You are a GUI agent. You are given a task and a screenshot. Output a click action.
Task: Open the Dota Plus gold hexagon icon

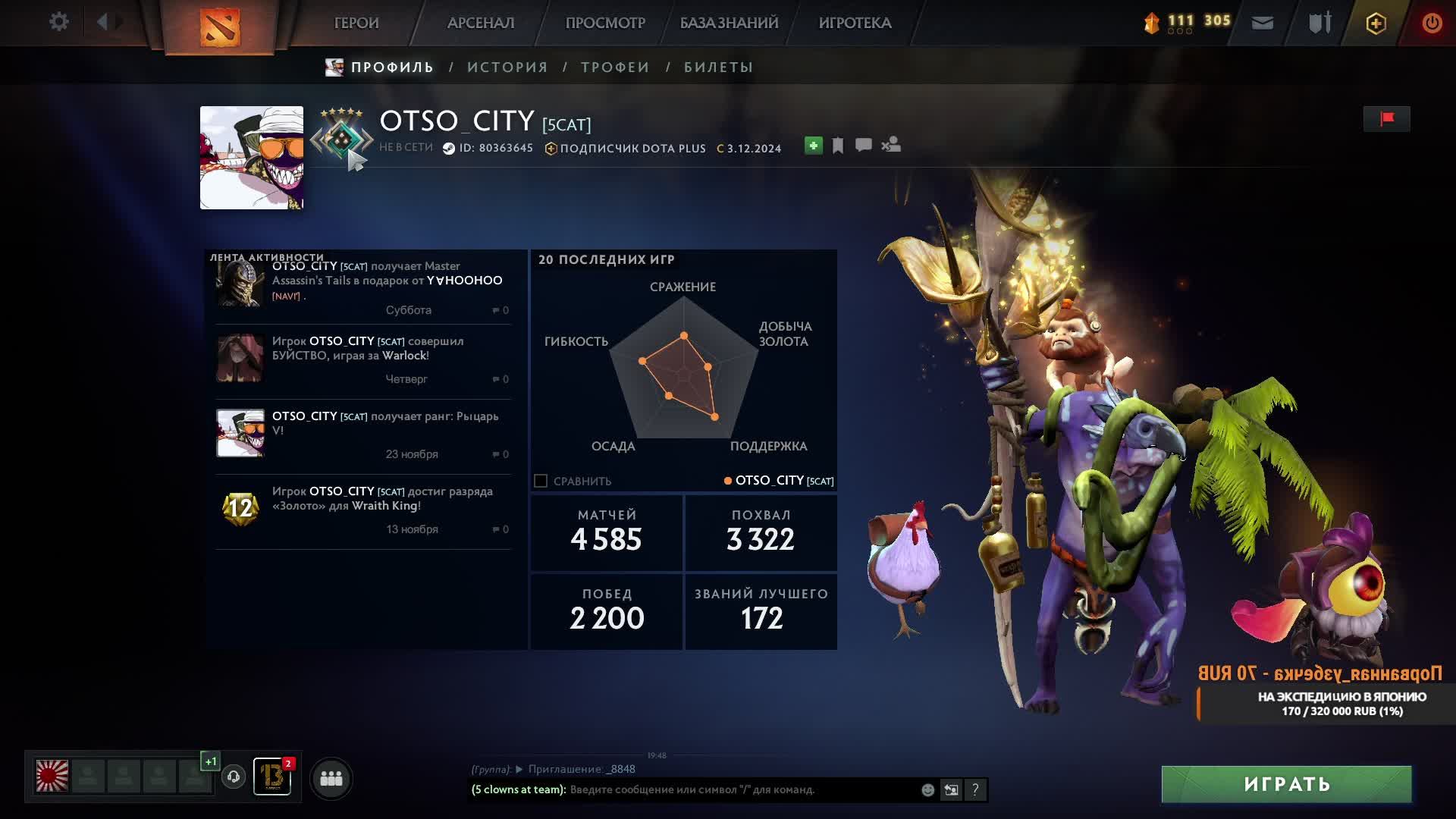point(1376,23)
